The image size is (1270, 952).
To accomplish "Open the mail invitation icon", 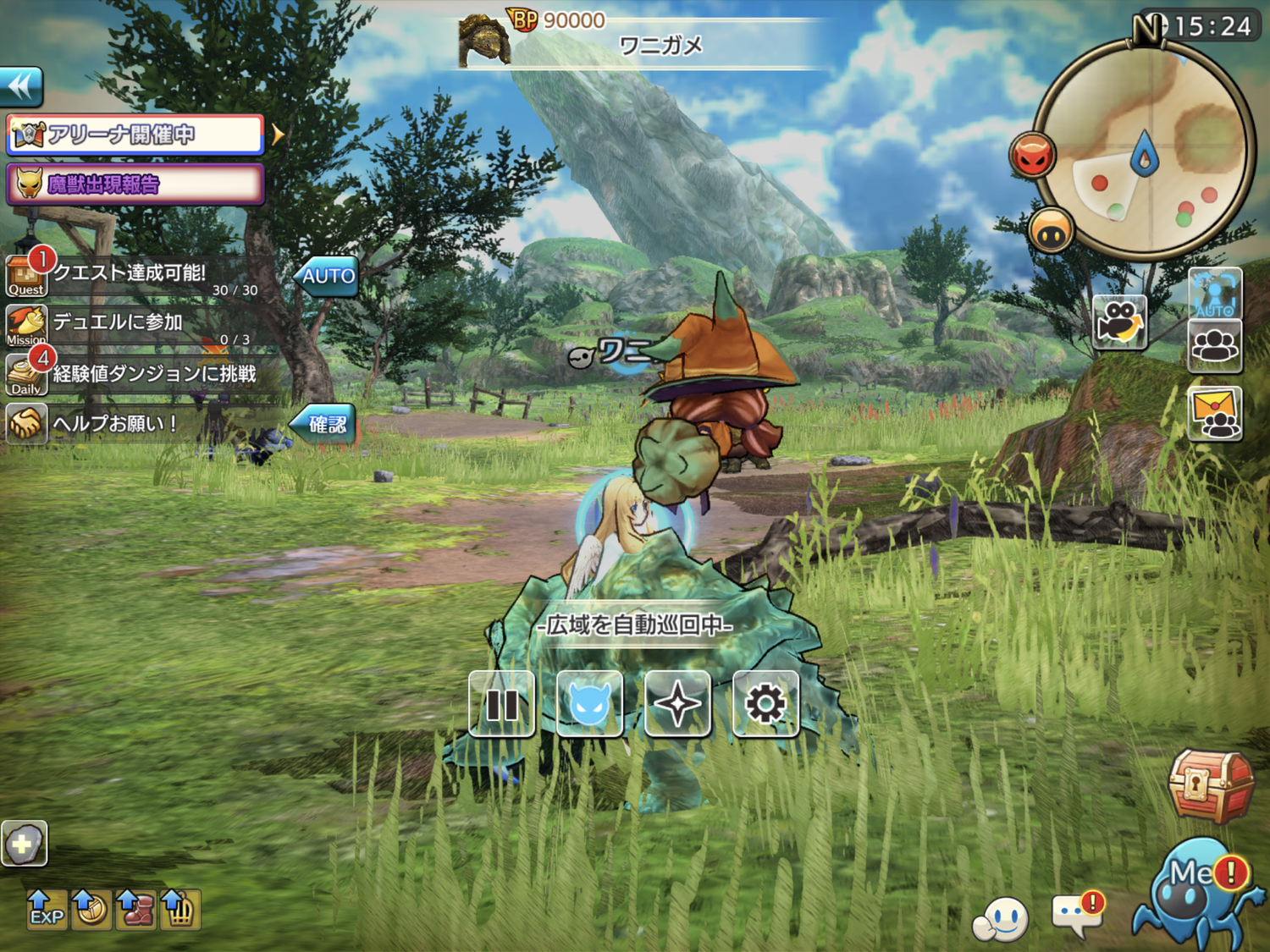I will [x=1215, y=414].
